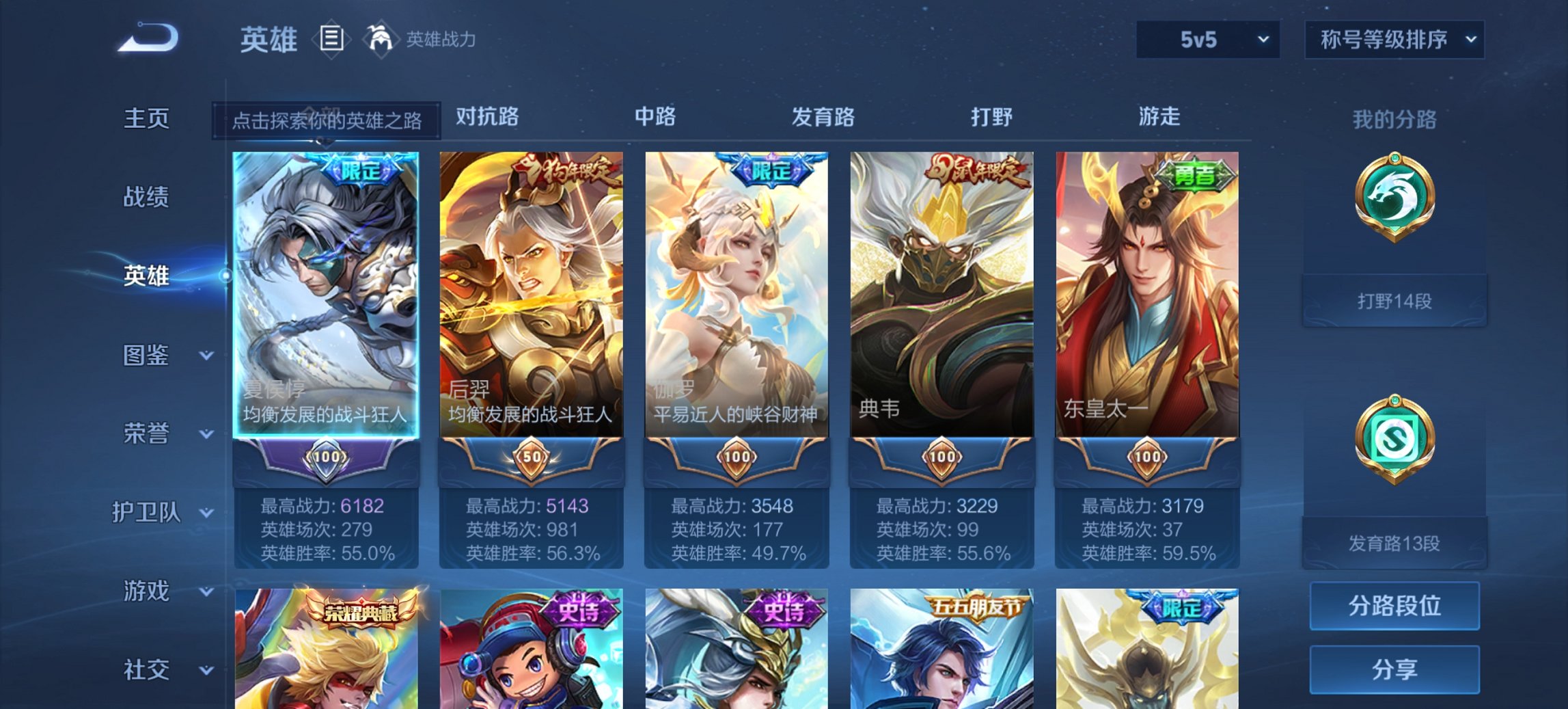Click the 狗年限定 banner on 后羿's card
Viewport: 1568px width, 709px height.
coord(562,171)
